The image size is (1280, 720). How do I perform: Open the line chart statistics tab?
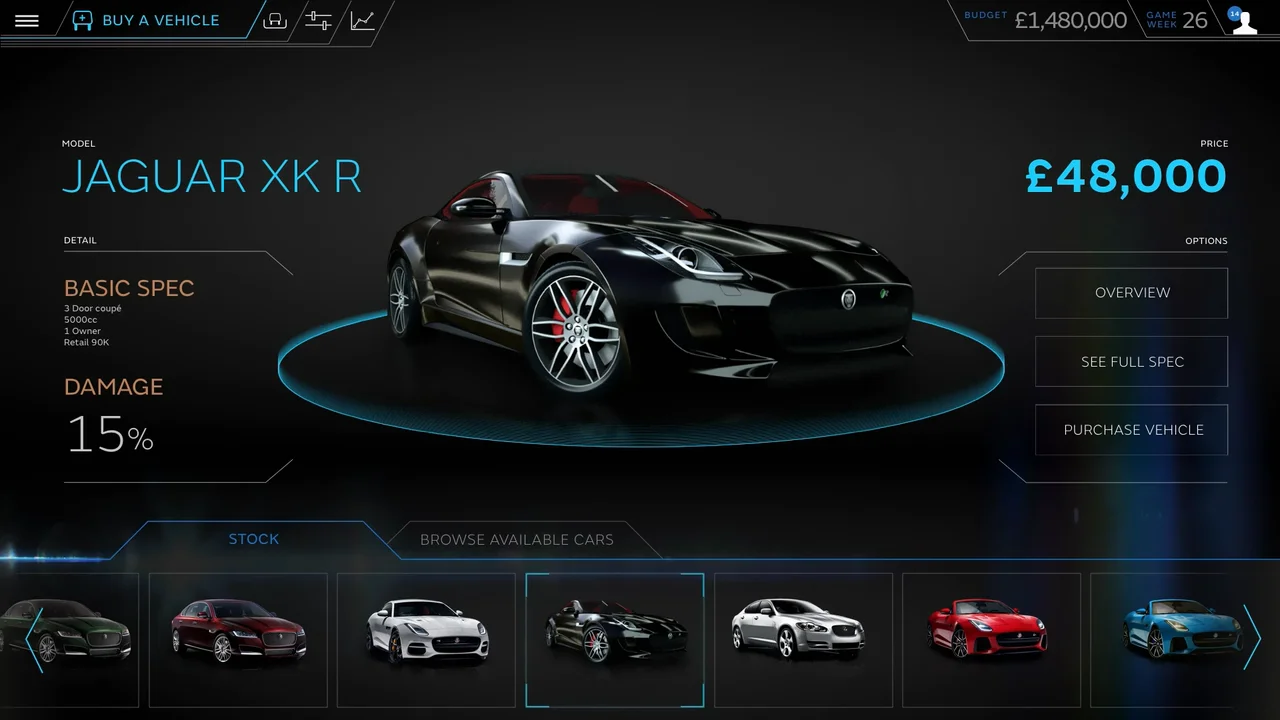pos(362,21)
